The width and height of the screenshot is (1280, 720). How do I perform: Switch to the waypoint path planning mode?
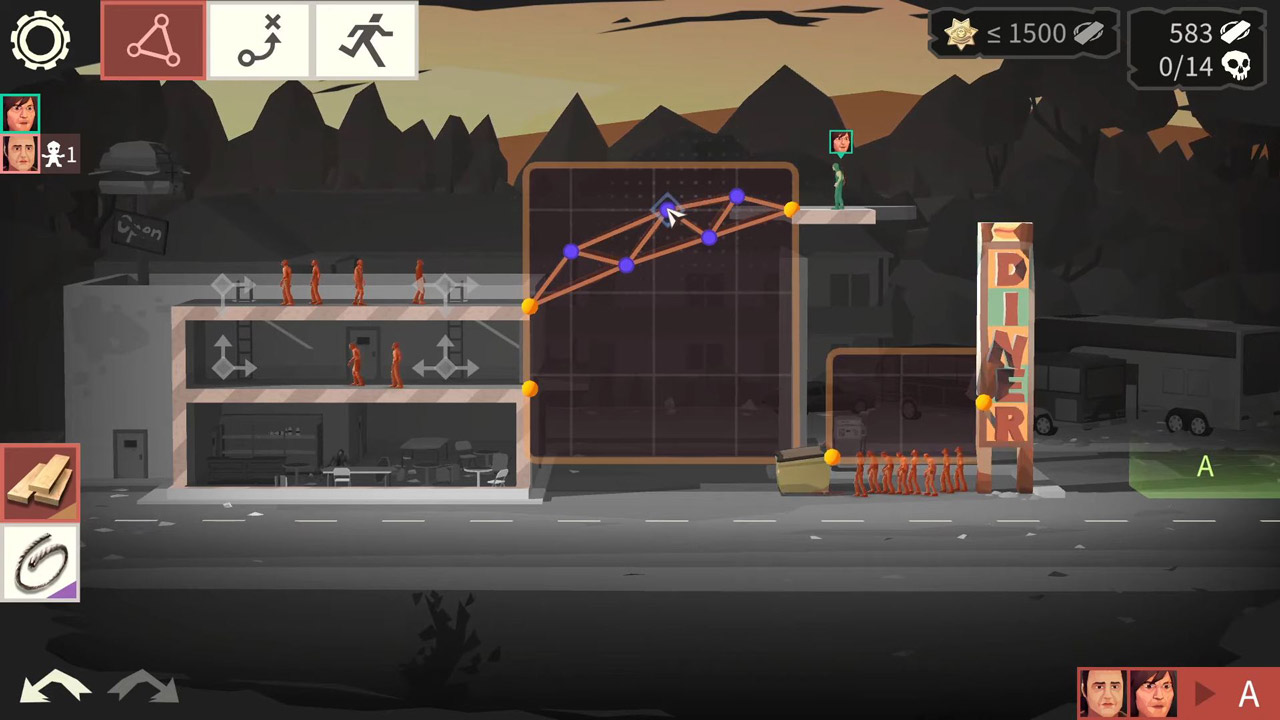coord(260,40)
